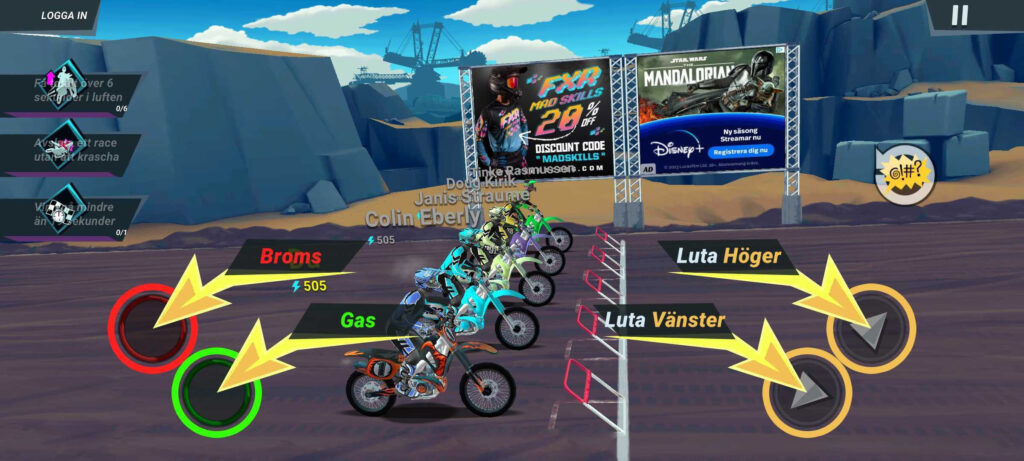Tap the red Broms brake button

click(x=152, y=327)
